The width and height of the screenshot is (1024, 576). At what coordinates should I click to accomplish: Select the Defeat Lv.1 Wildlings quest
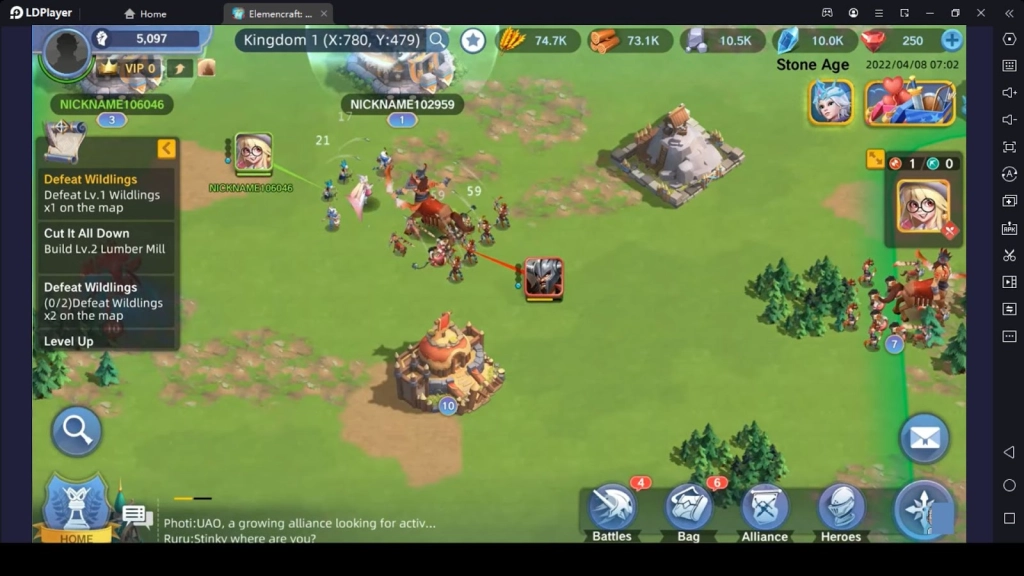102,194
